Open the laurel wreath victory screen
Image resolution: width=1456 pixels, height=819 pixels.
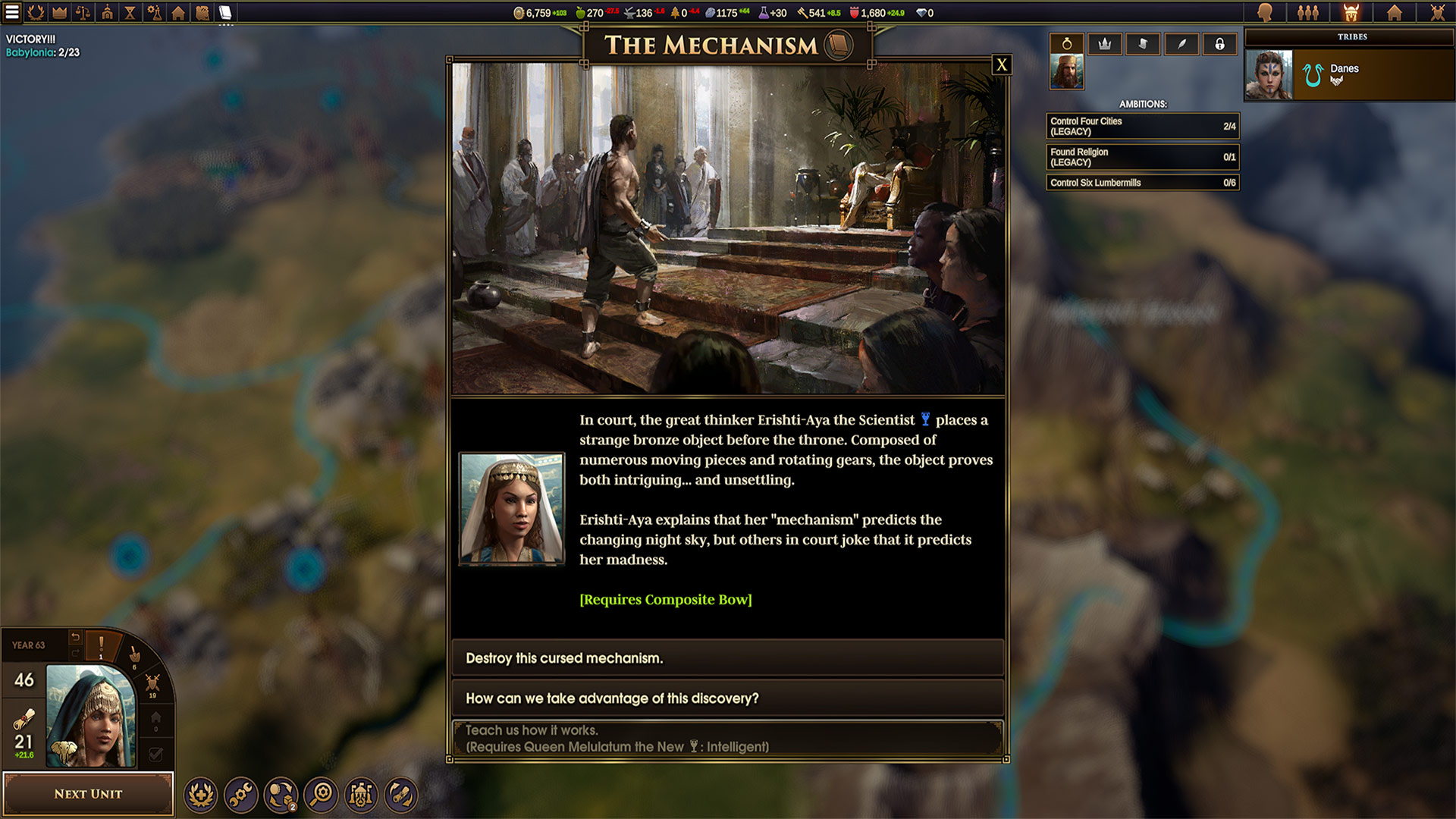point(36,12)
